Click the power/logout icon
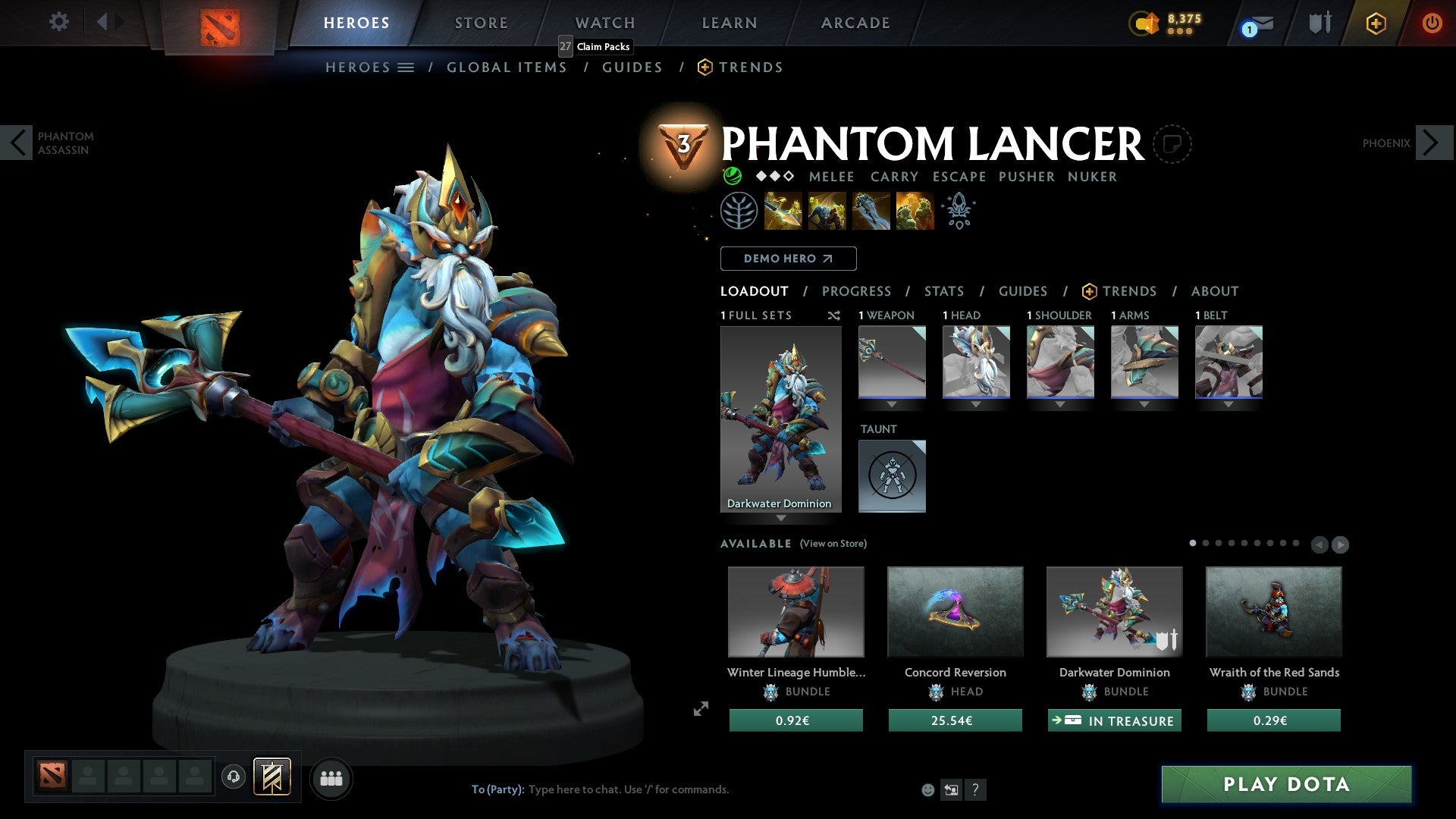 tap(1432, 23)
